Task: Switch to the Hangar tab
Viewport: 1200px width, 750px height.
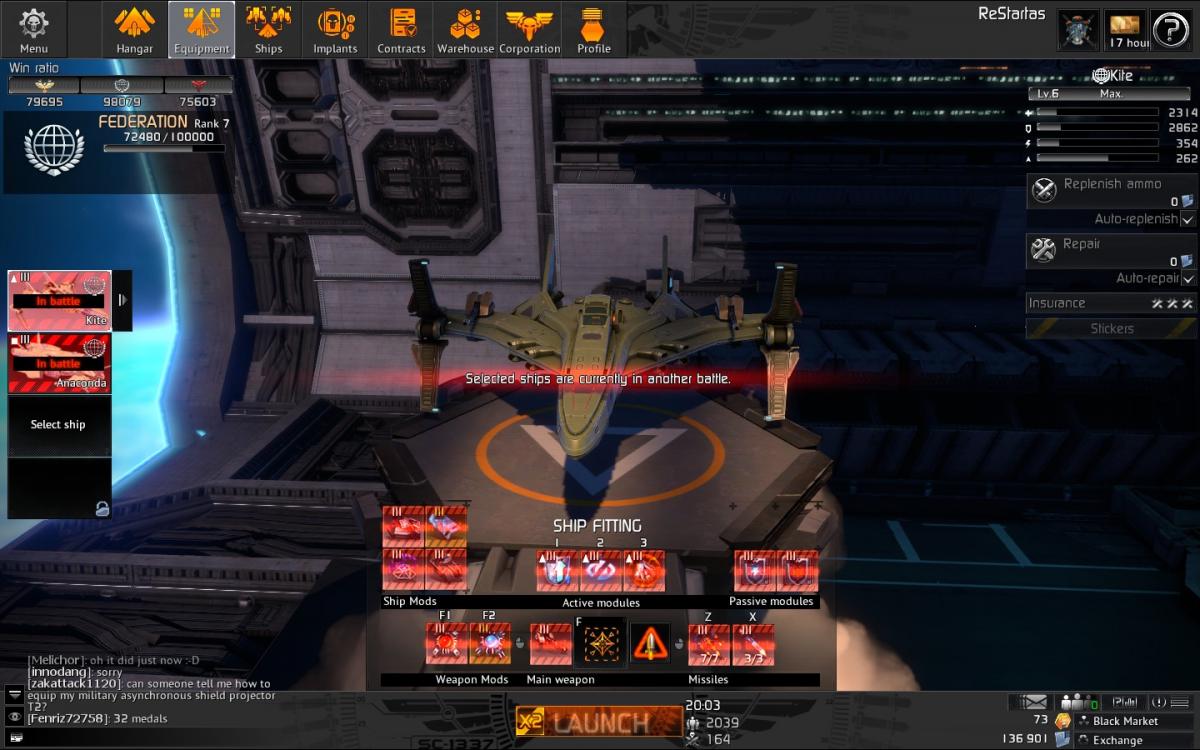Action: point(134,30)
